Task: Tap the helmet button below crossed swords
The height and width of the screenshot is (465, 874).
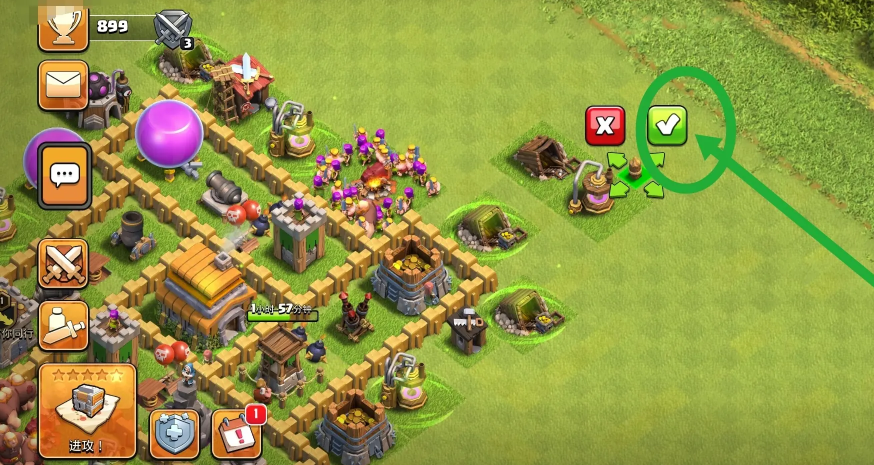Action: [x=63, y=323]
